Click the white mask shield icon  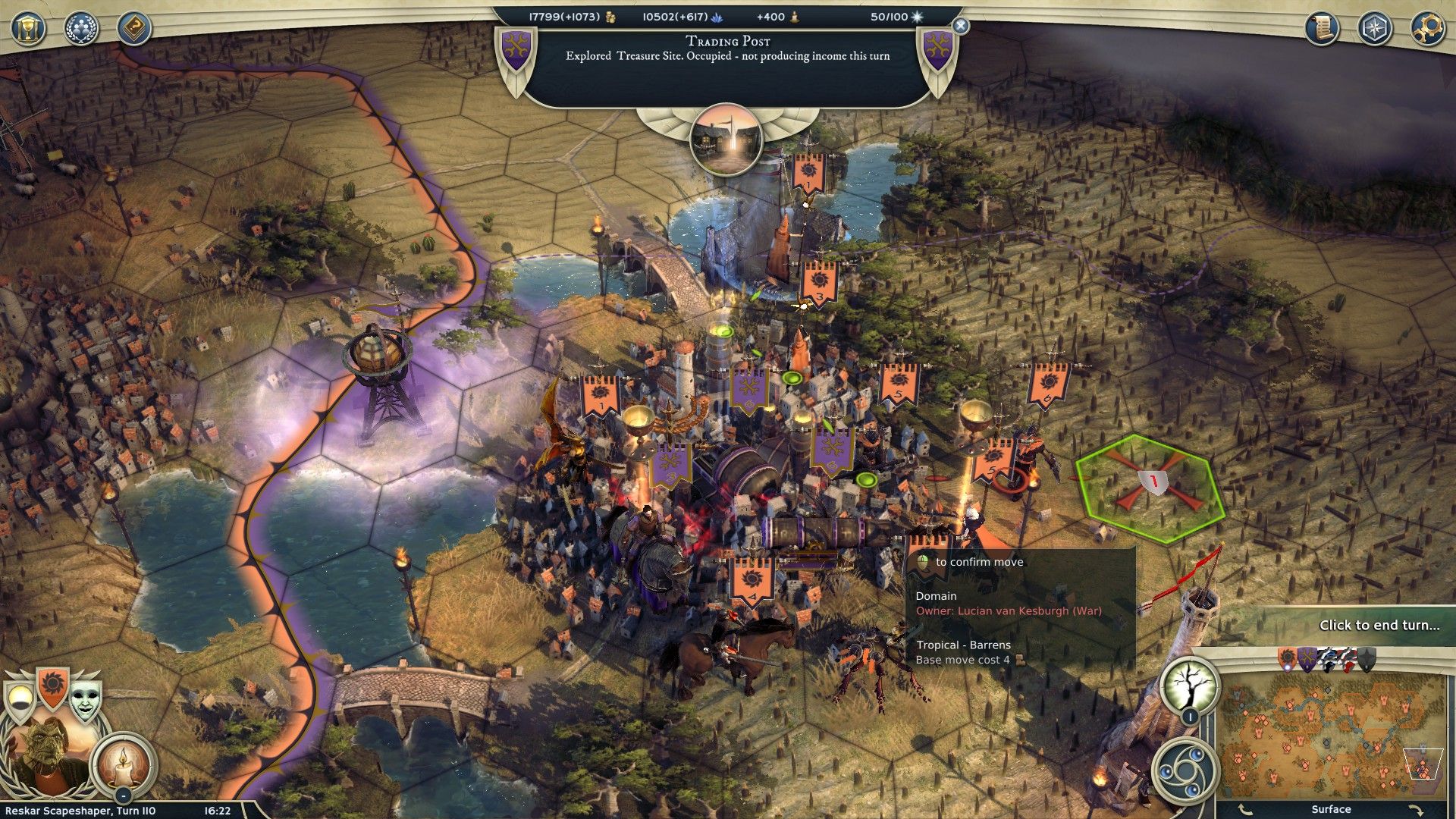pos(85,702)
